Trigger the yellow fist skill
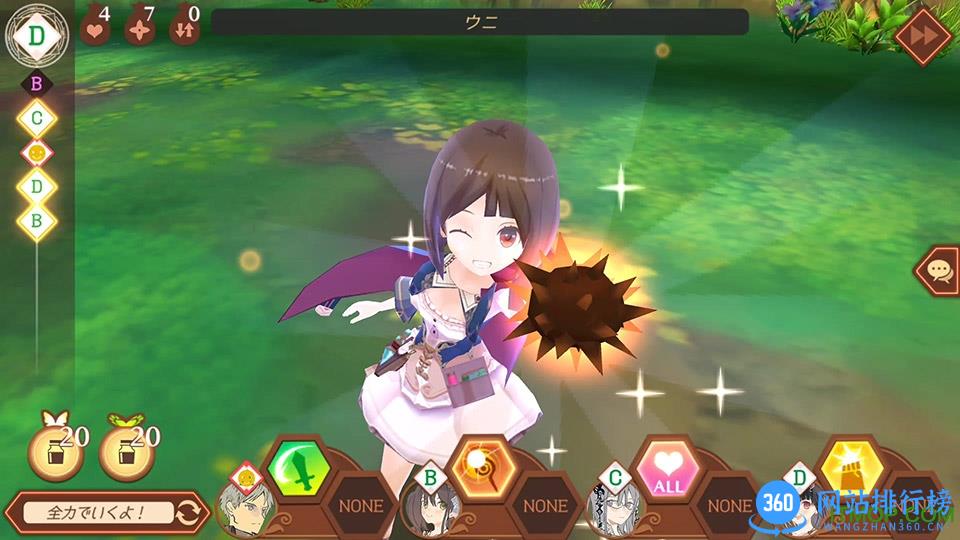Screen dimensions: 960x540 click(851, 468)
